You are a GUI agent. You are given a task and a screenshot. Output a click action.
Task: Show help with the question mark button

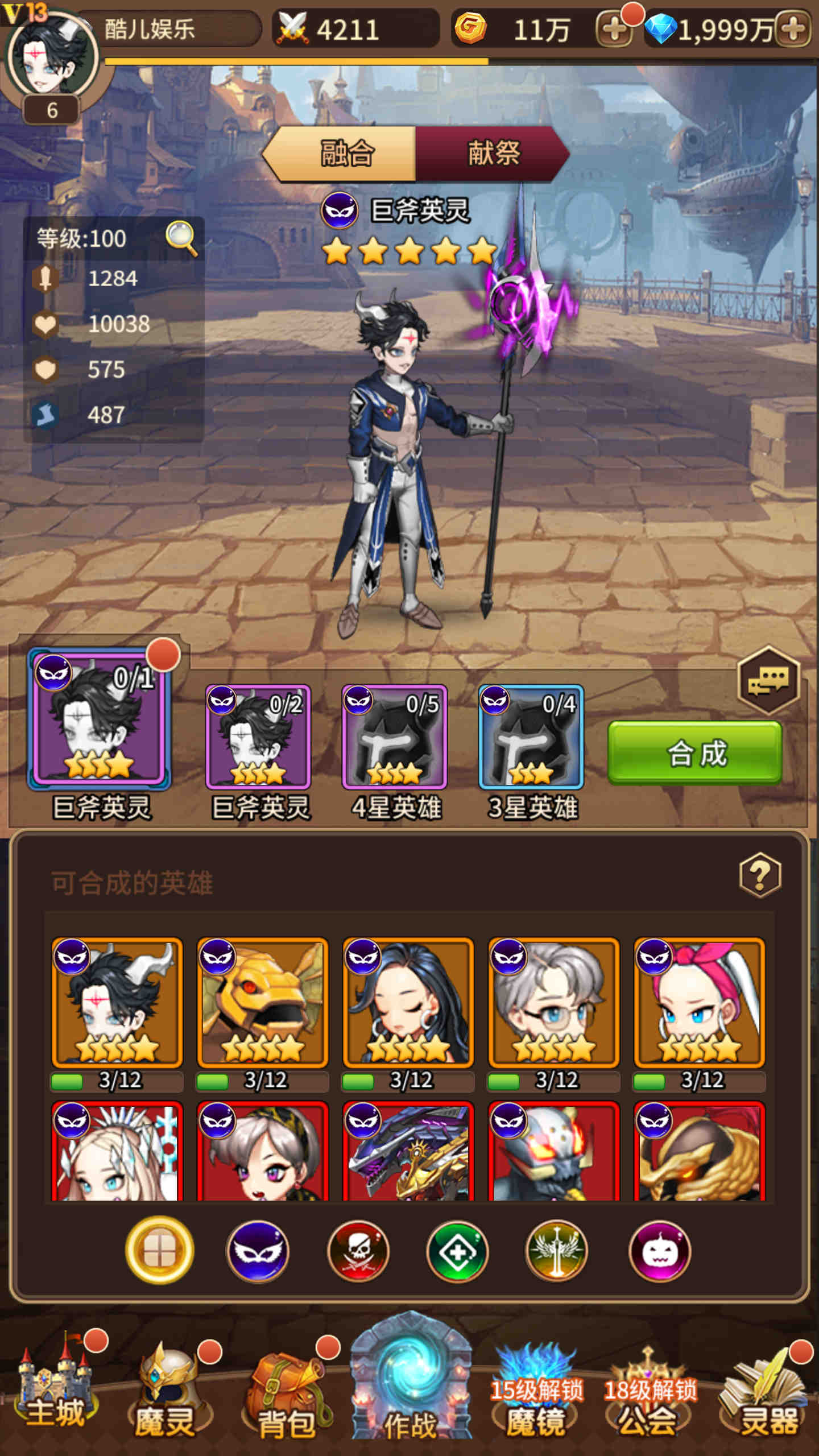(x=760, y=875)
